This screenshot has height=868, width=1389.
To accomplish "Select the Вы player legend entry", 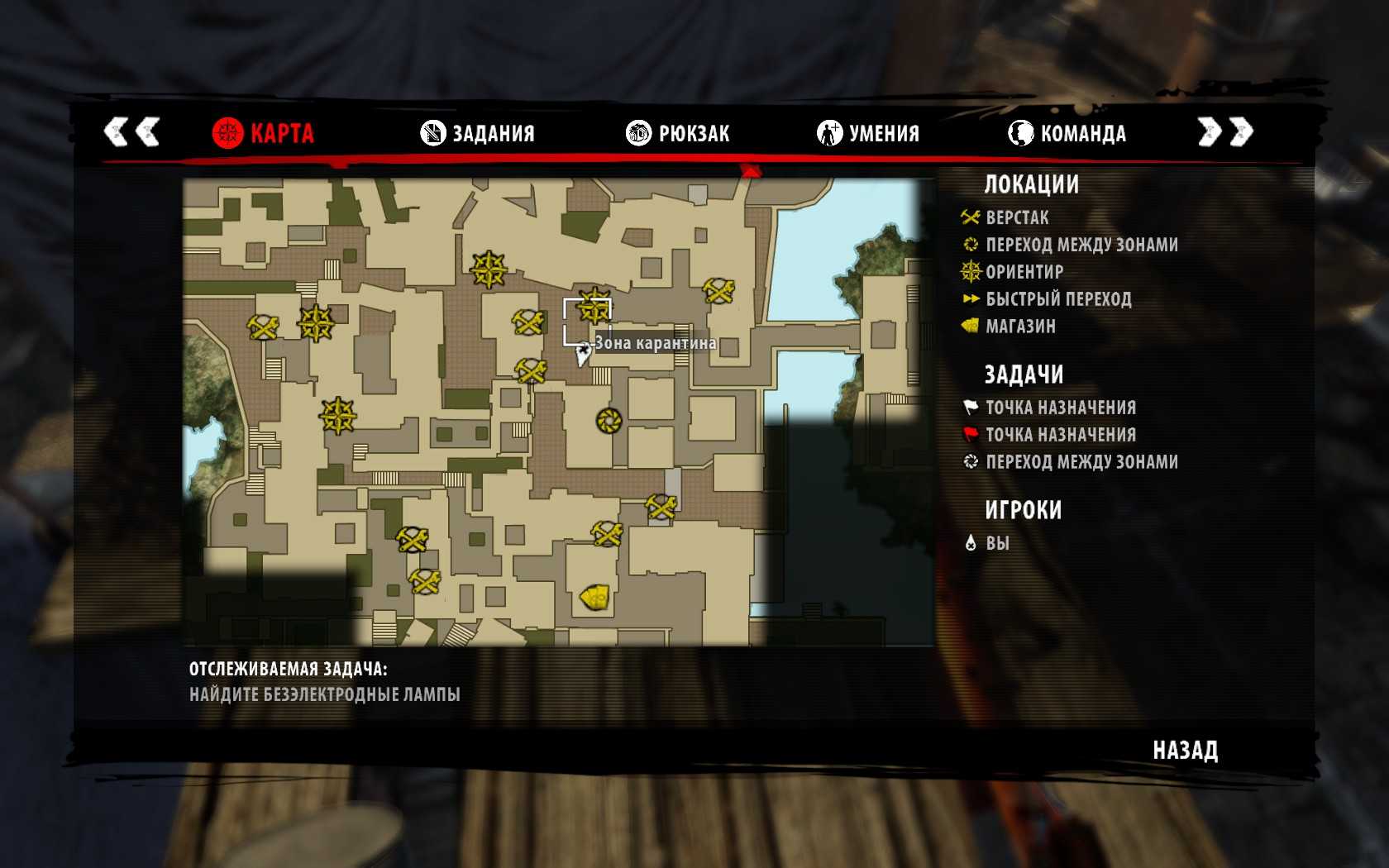I will click(x=996, y=543).
